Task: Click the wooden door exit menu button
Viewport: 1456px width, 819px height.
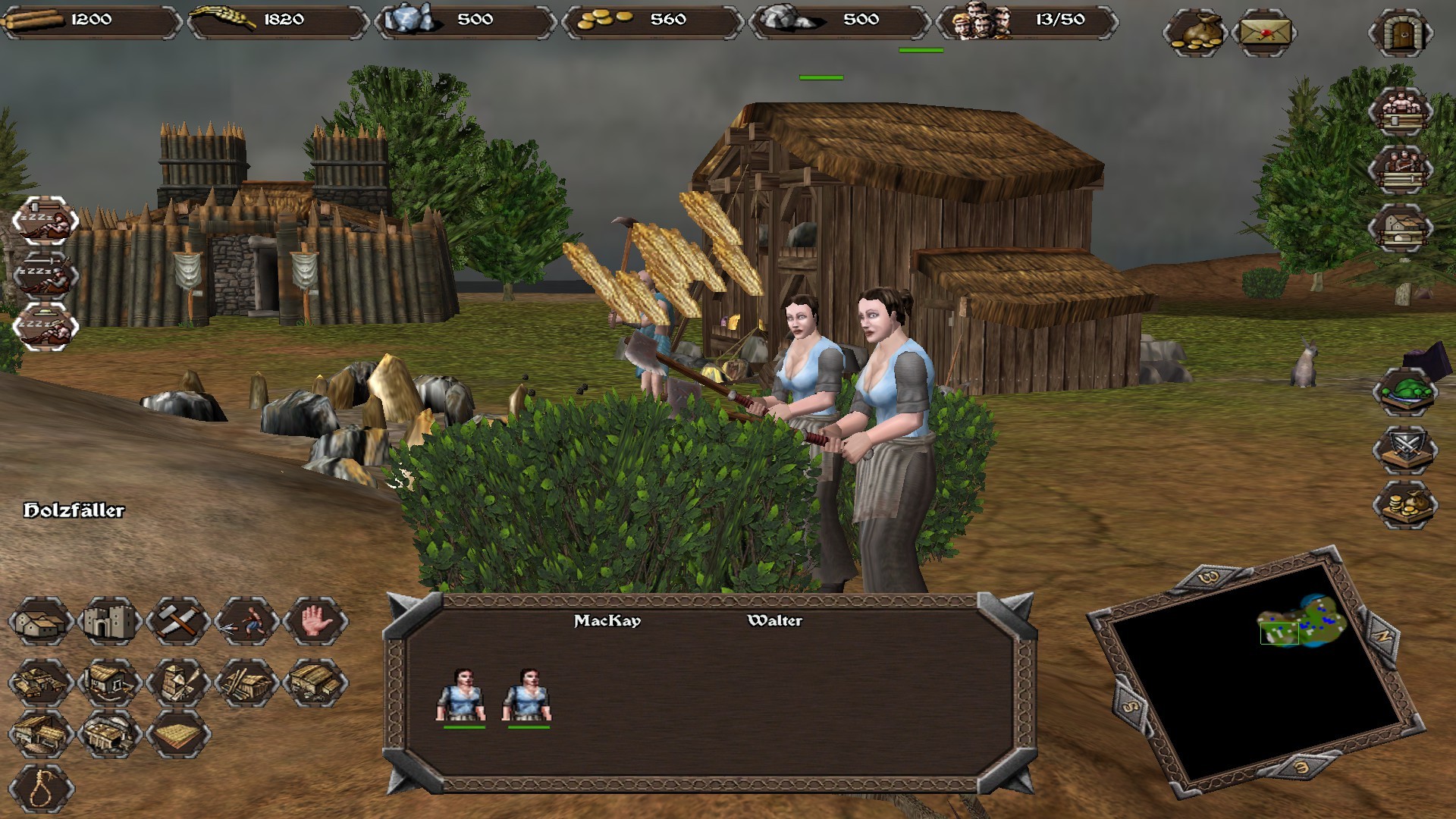Action: click(x=1401, y=33)
